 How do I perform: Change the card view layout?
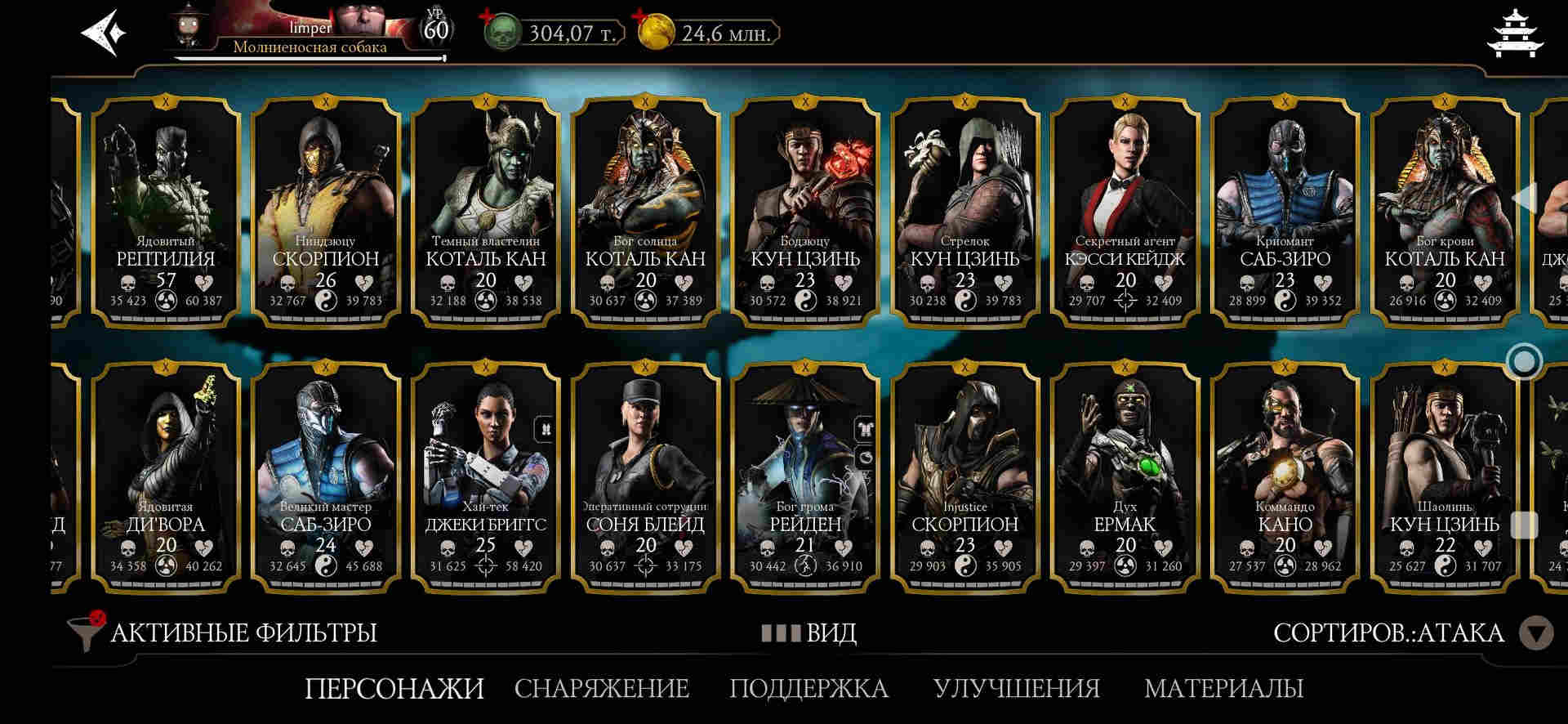tap(808, 632)
